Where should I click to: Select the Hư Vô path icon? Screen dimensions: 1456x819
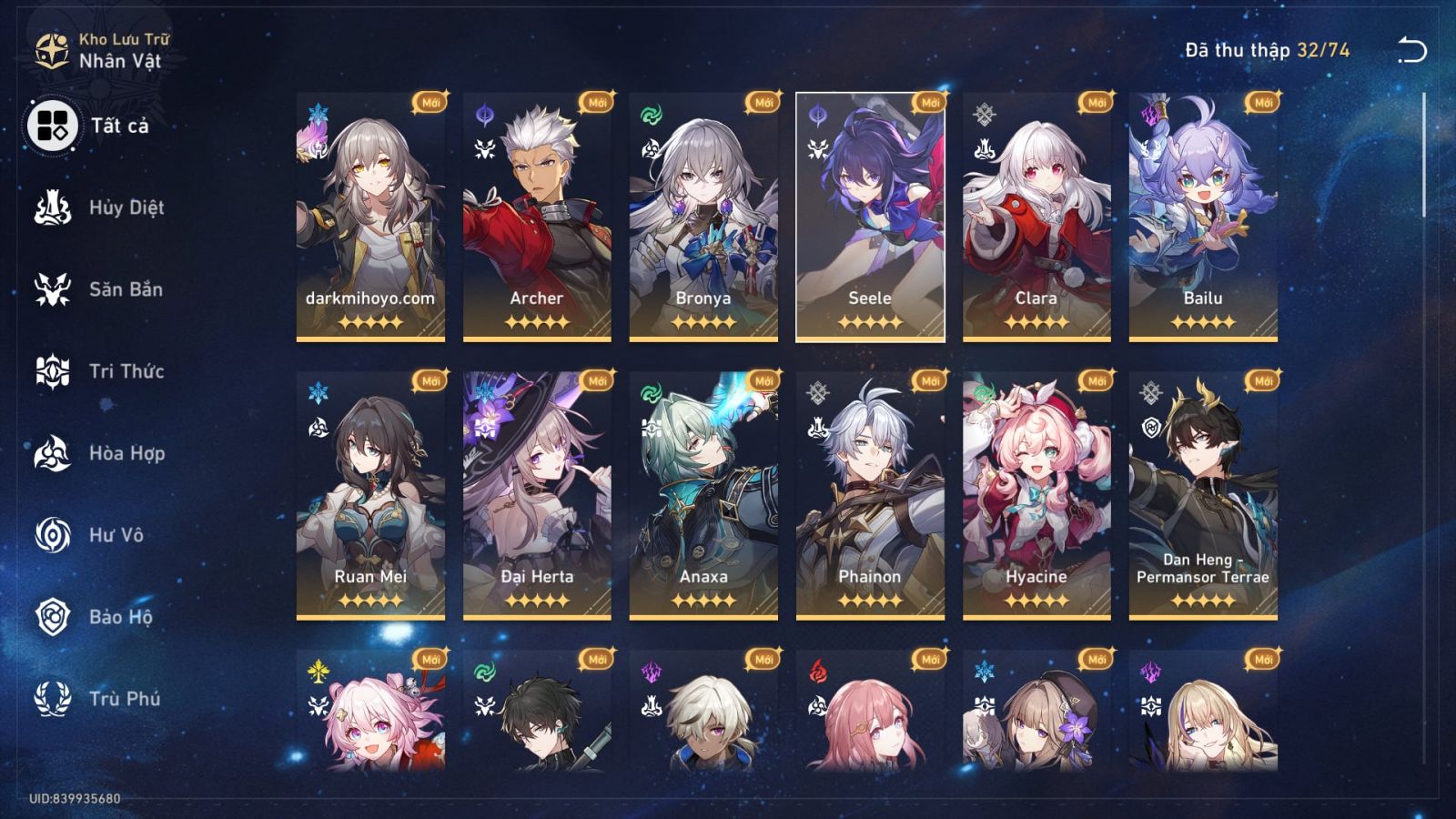pyautogui.click(x=53, y=535)
